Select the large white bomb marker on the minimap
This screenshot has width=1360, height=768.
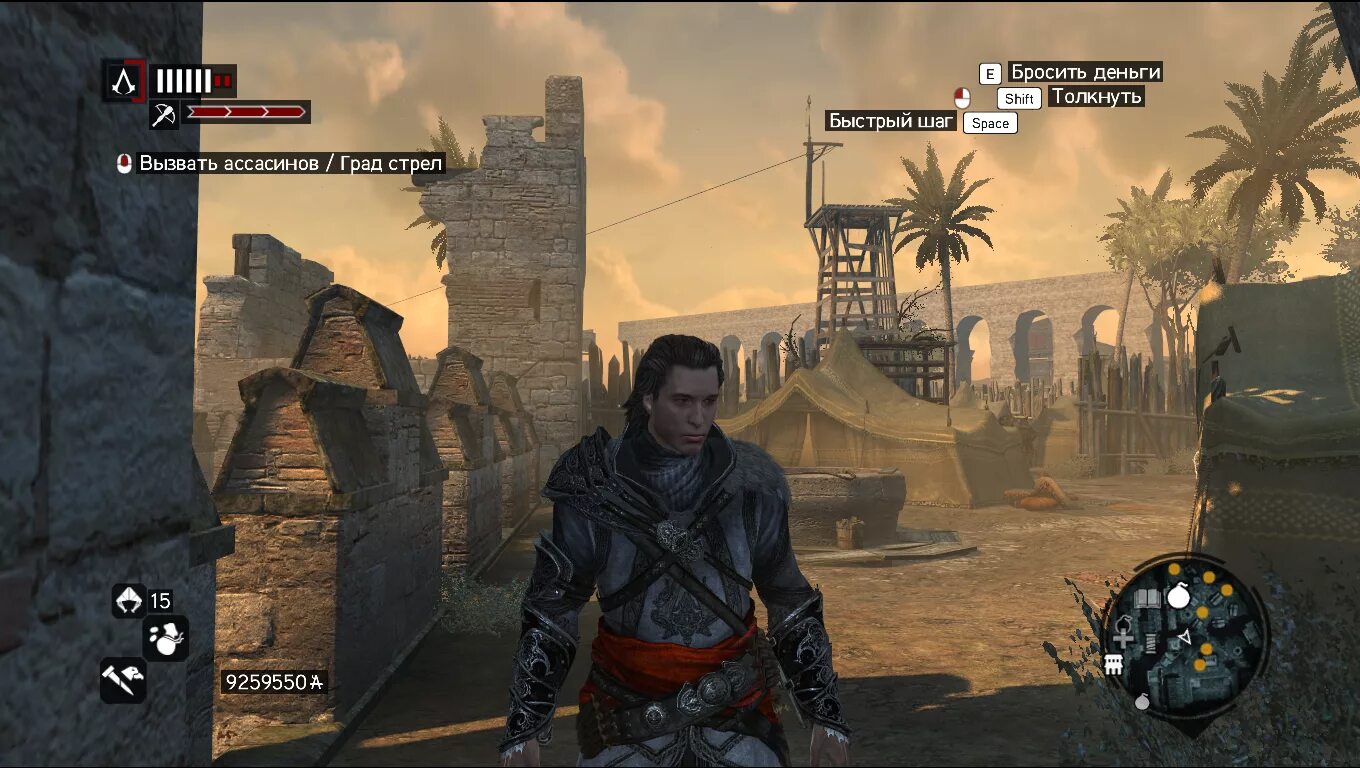1179,597
